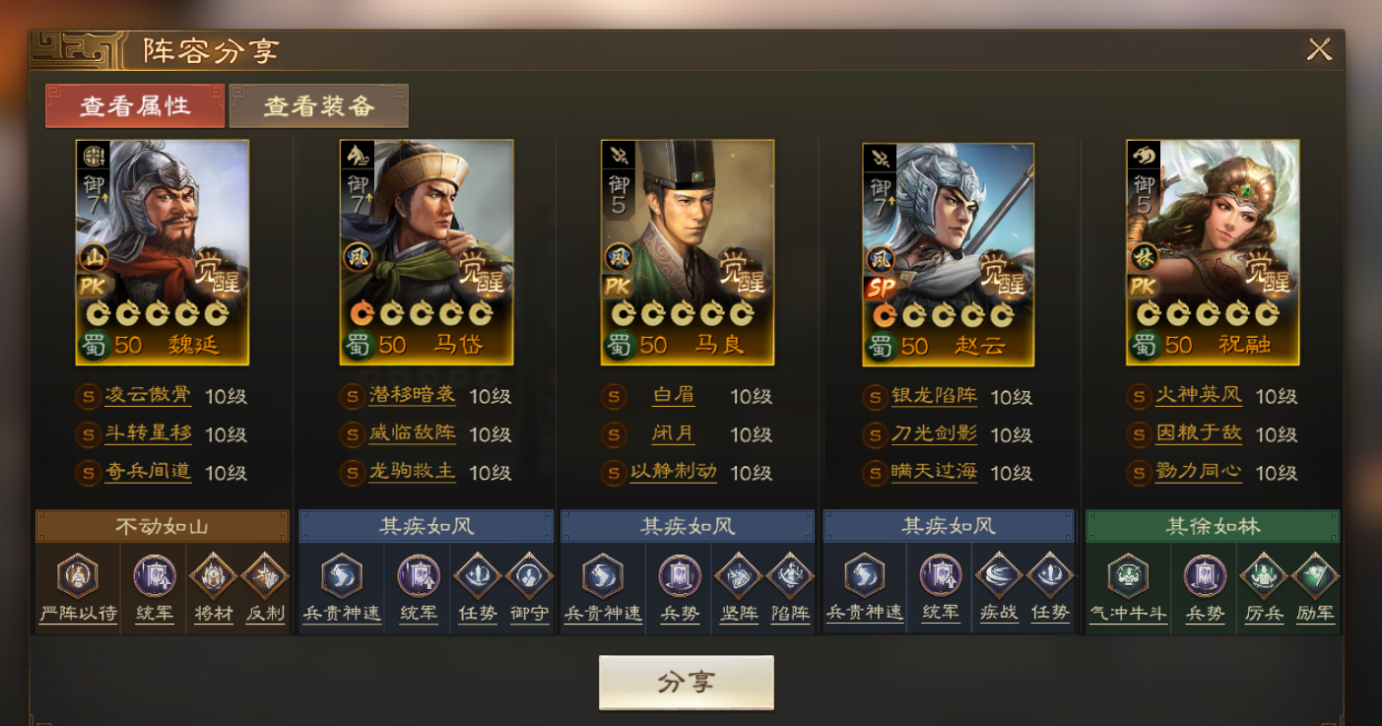Click the 分享 share button
This screenshot has width=1382, height=726.
[686, 682]
